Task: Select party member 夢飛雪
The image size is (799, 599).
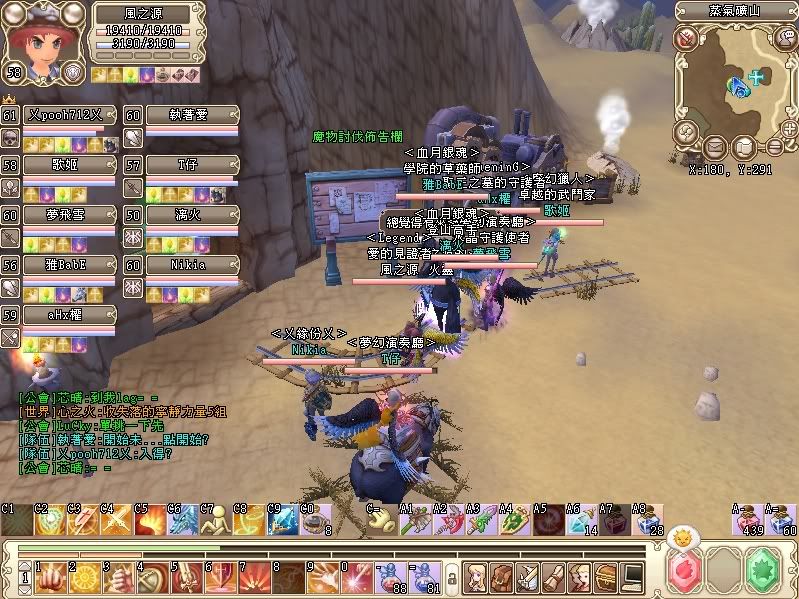Action: point(64,215)
